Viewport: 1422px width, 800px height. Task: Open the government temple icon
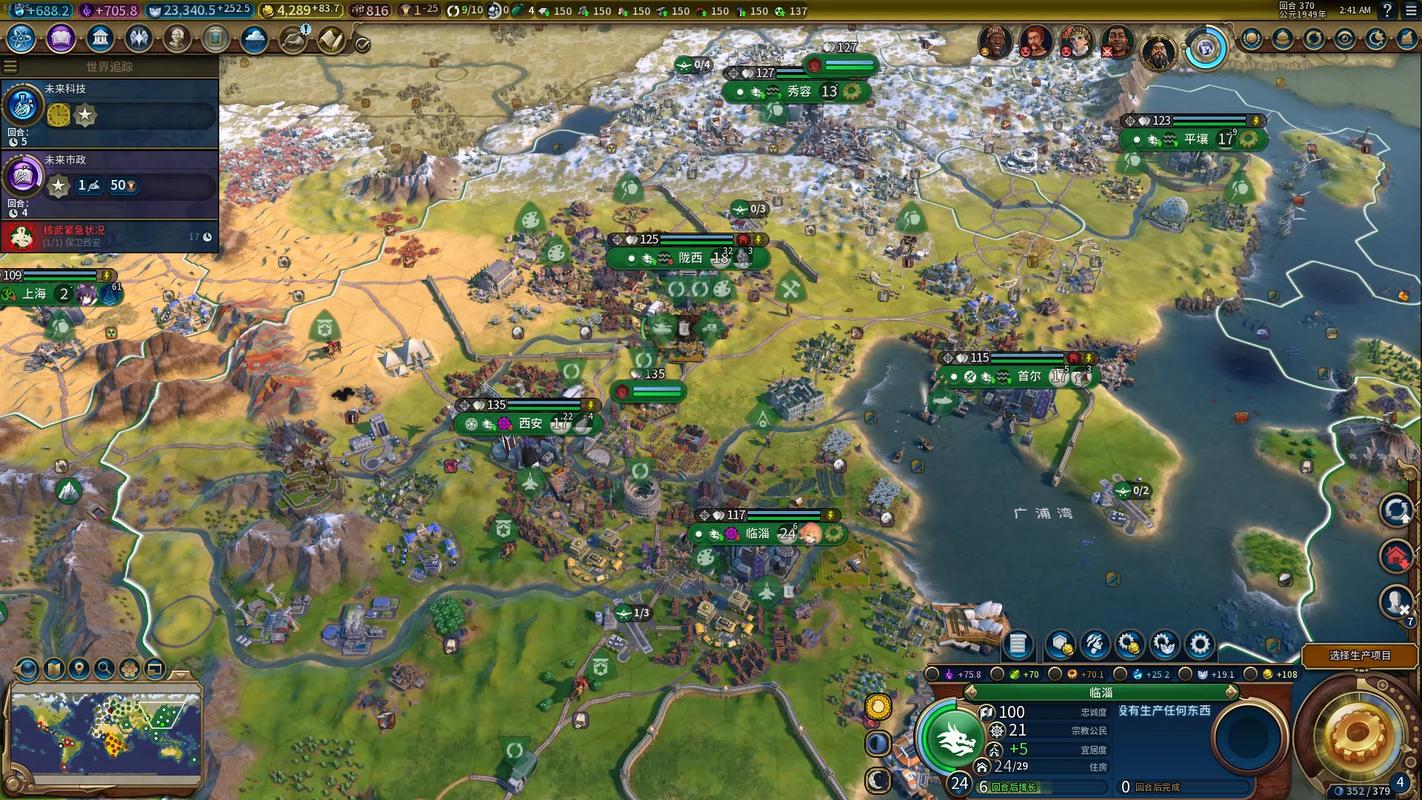click(99, 39)
